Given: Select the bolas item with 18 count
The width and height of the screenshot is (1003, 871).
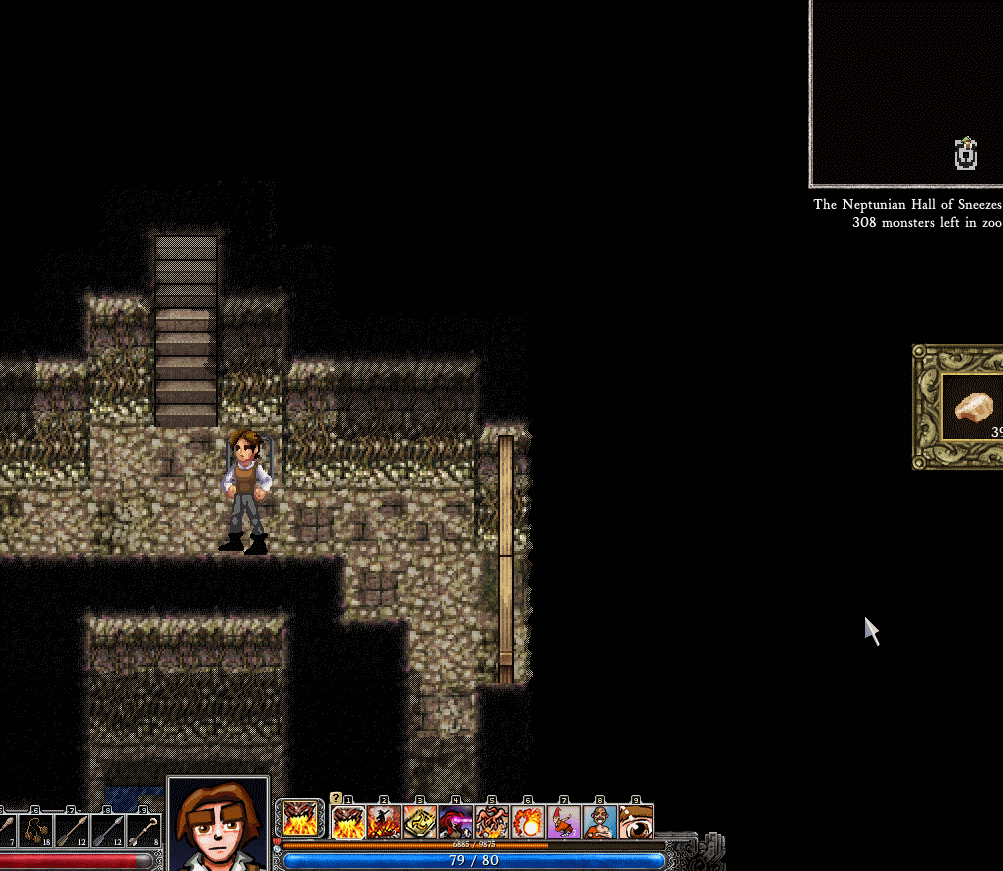Looking at the screenshot, I should 36,831.
